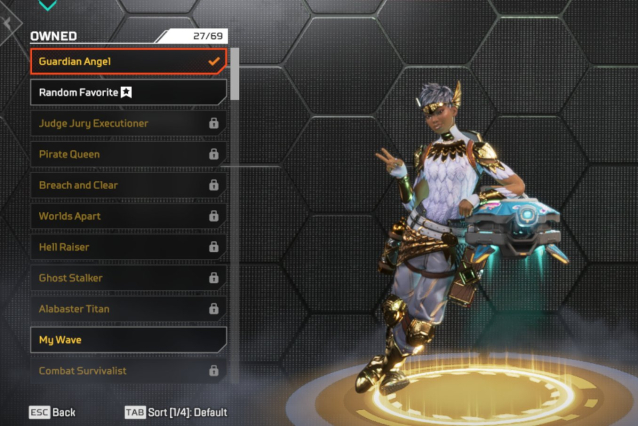Screen dimensions: 638x426
Task: Choose the Random Favorite option
Action: (x=128, y=93)
